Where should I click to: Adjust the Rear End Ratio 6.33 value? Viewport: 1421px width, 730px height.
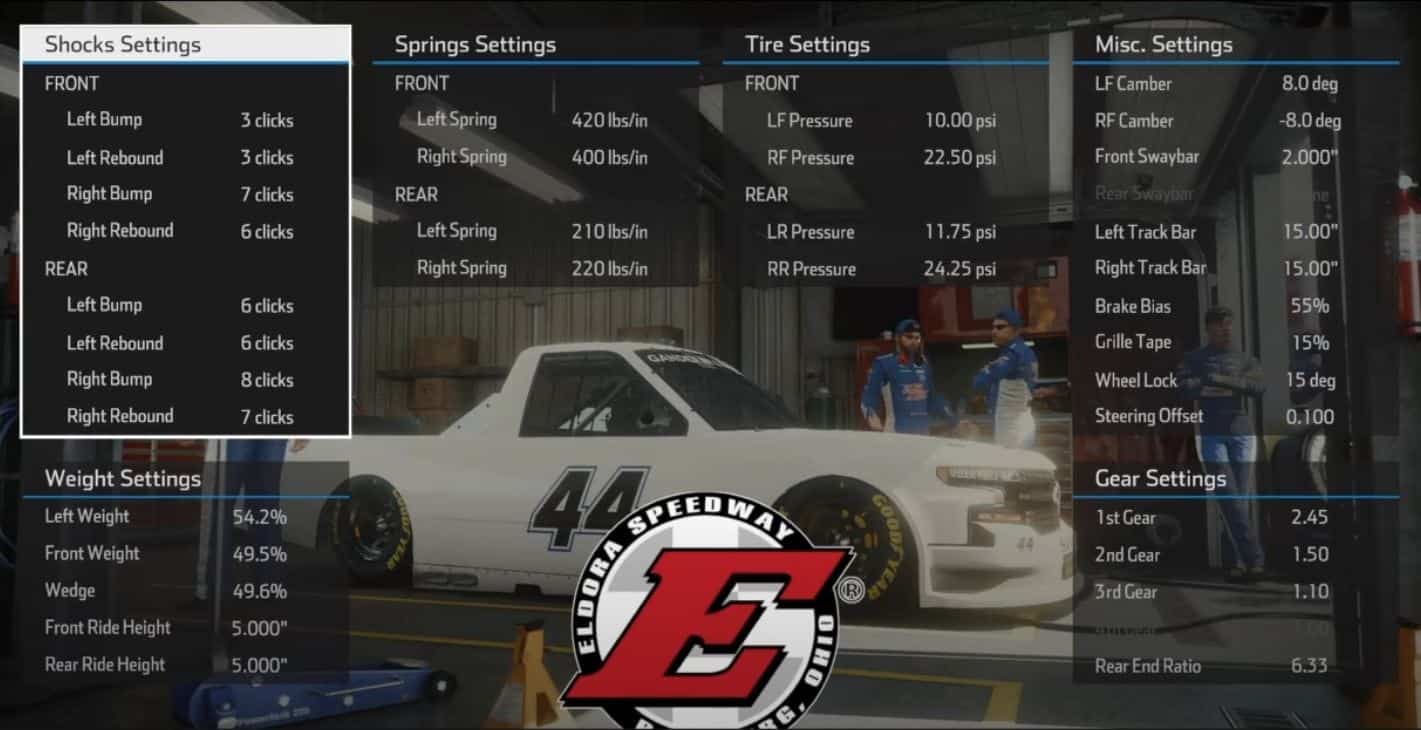[x=1310, y=665]
